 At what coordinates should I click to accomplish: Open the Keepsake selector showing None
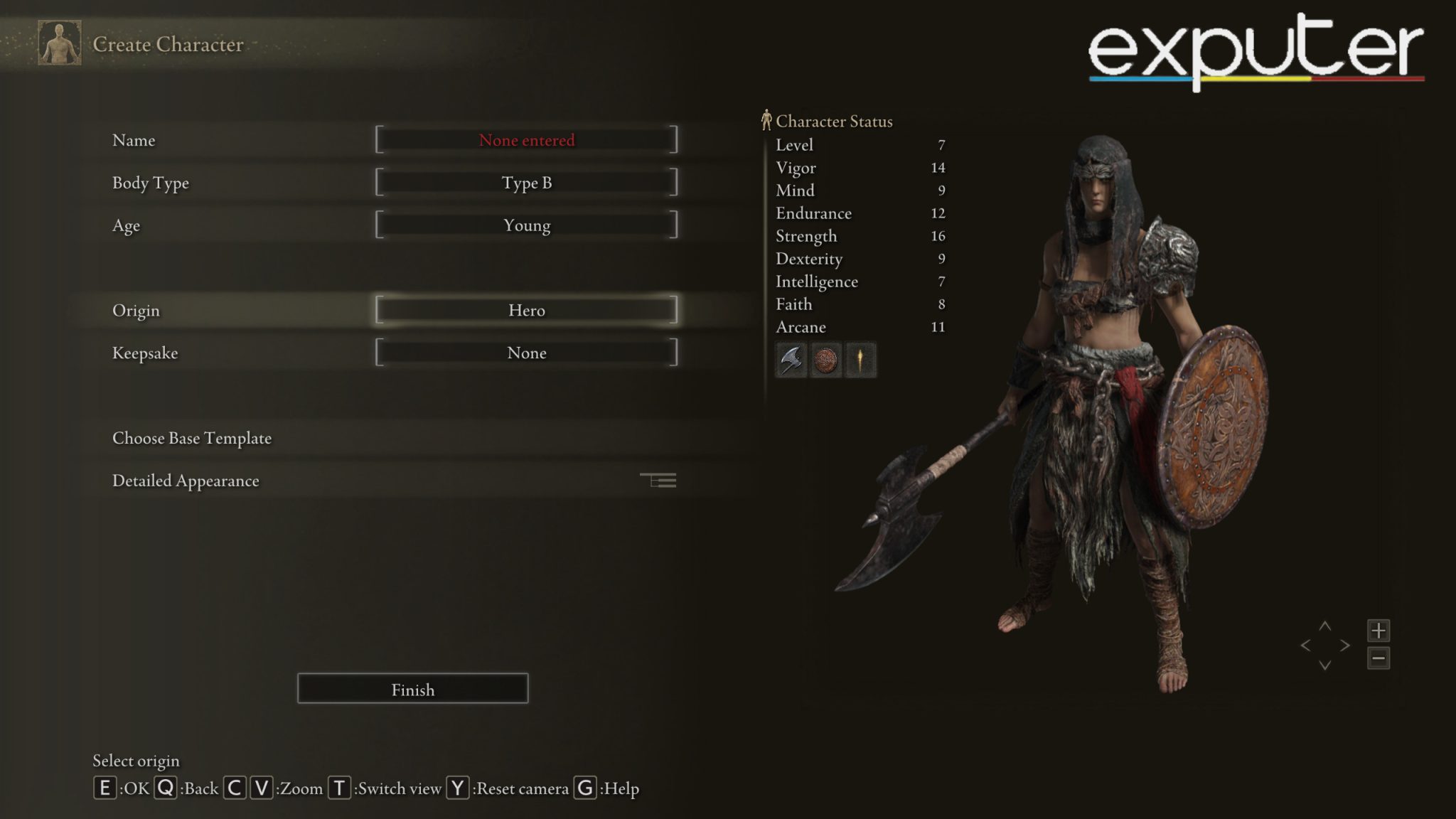(527, 353)
